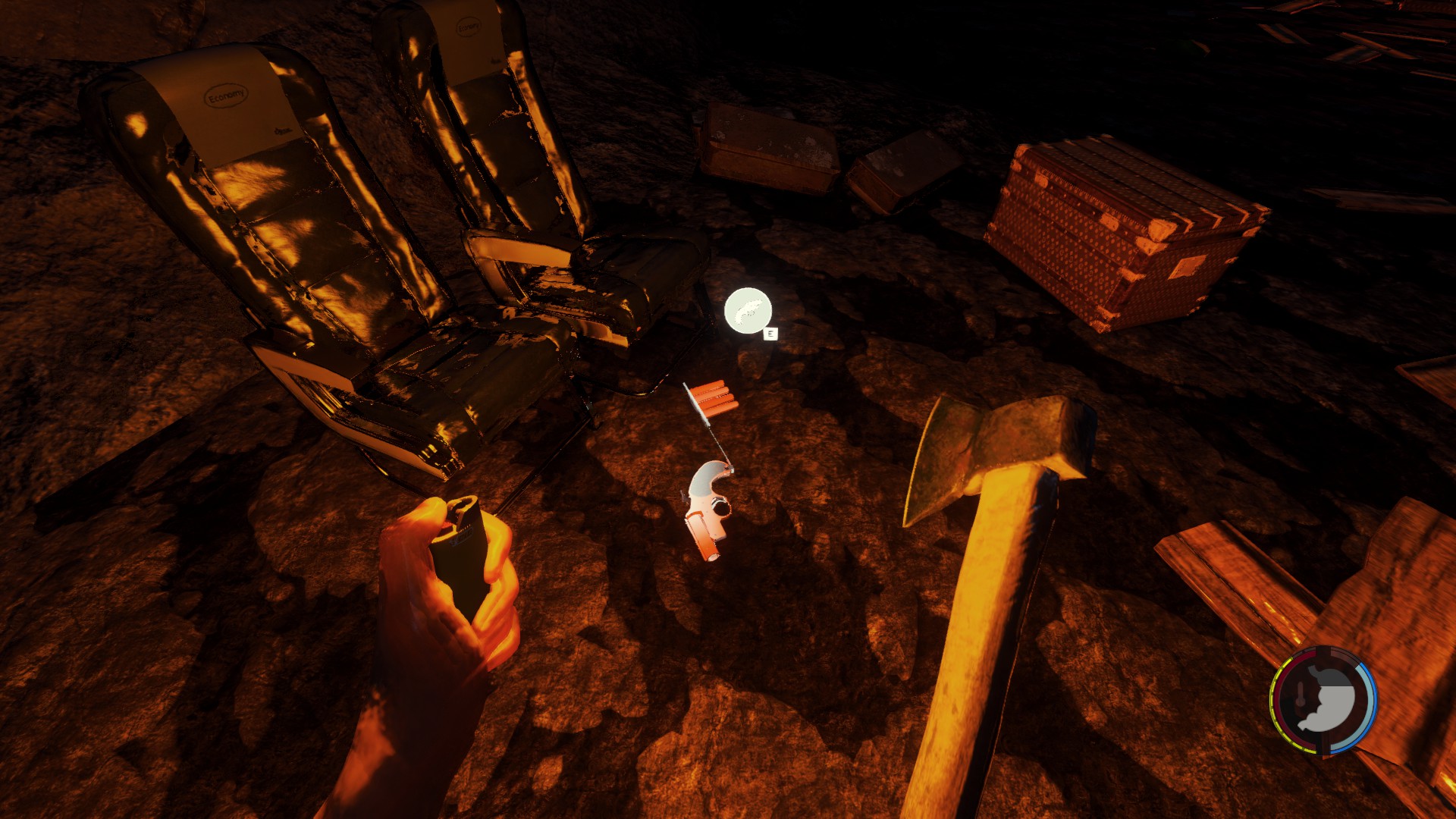Click the white flare gun pickup icon
Image resolution: width=1456 pixels, height=819 pixels.
click(748, 311)
